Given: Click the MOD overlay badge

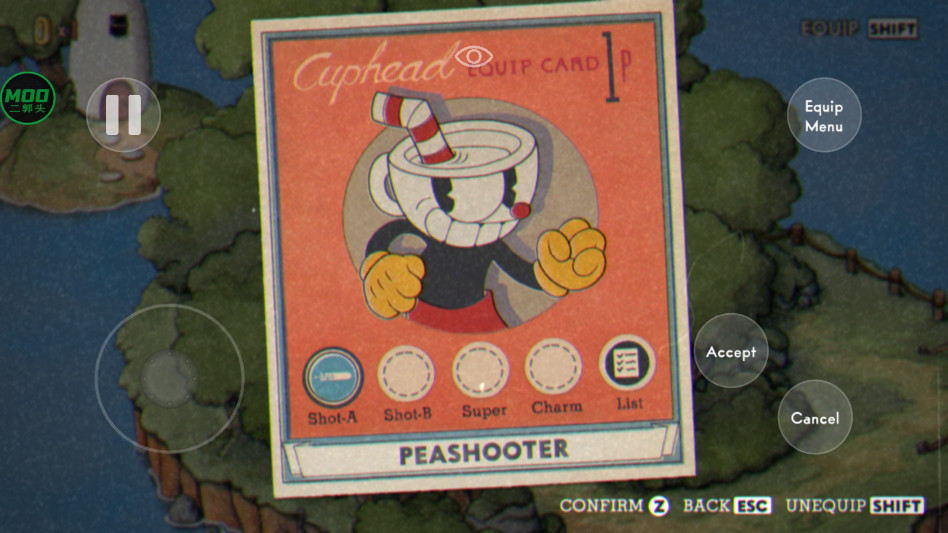Looking at the screenshot, I should pos(27,98).
